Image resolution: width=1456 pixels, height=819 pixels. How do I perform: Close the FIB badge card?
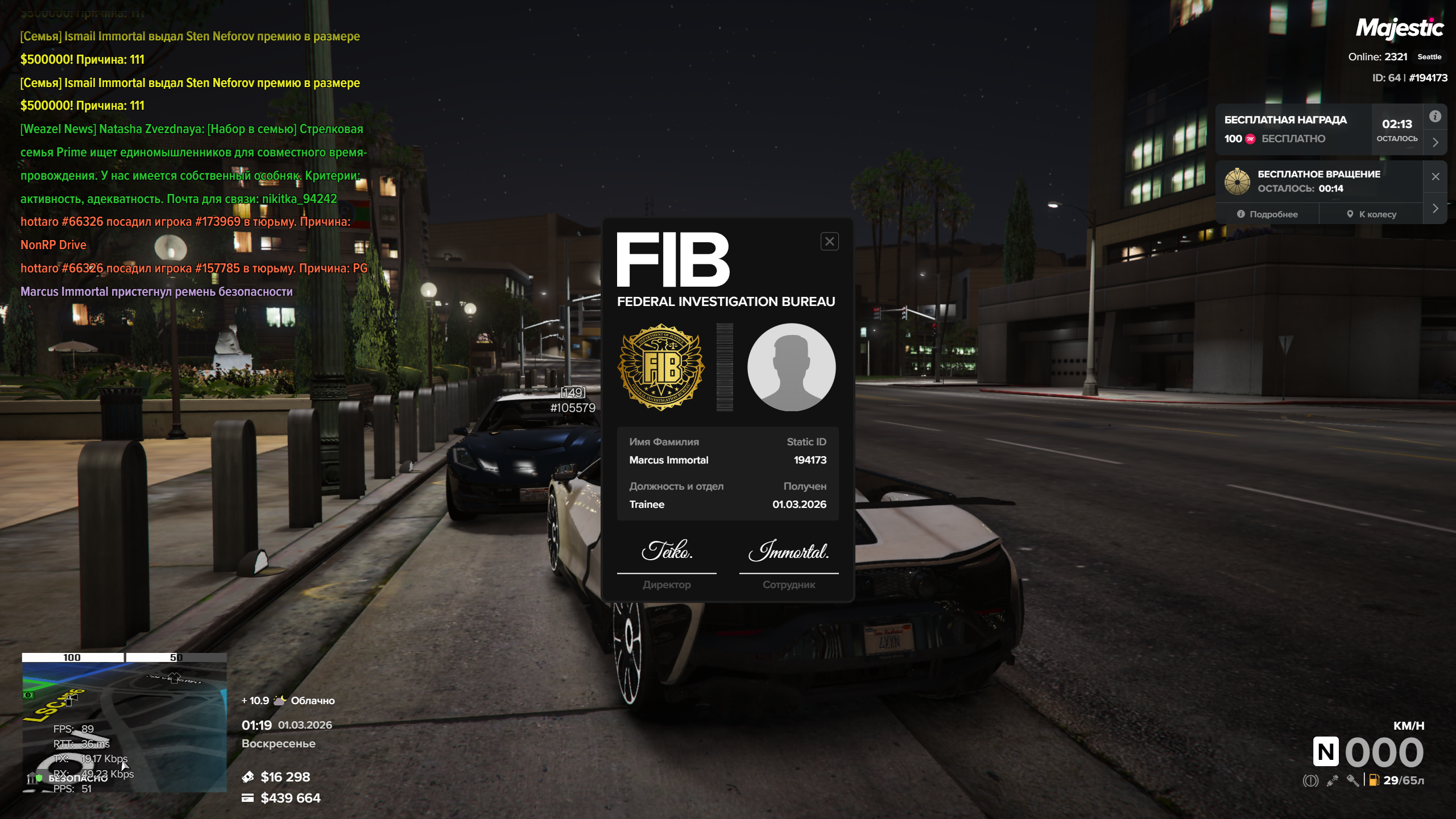[829, 242]
